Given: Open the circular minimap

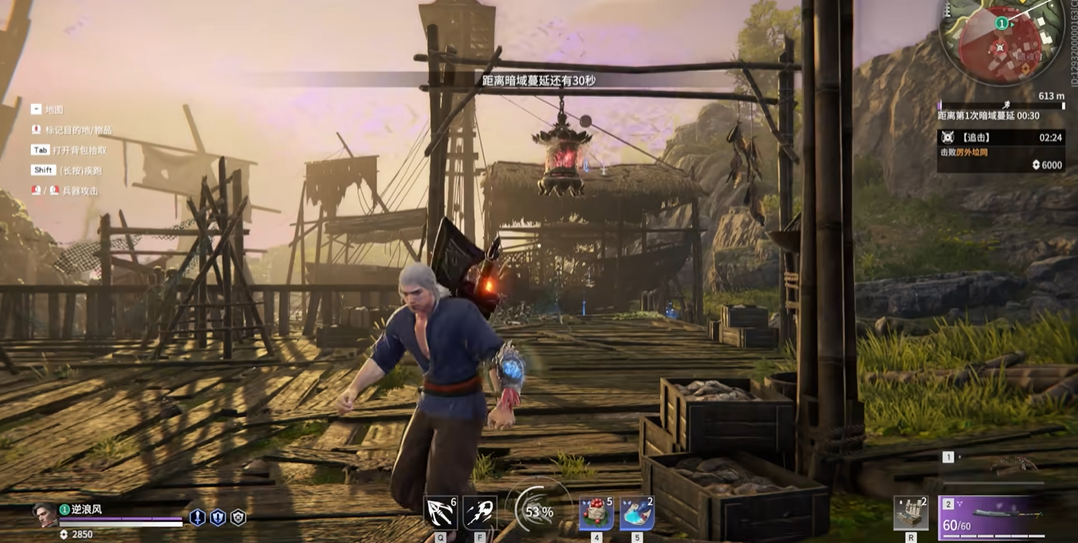Looking at the screenshot, I should point(1001,42).
